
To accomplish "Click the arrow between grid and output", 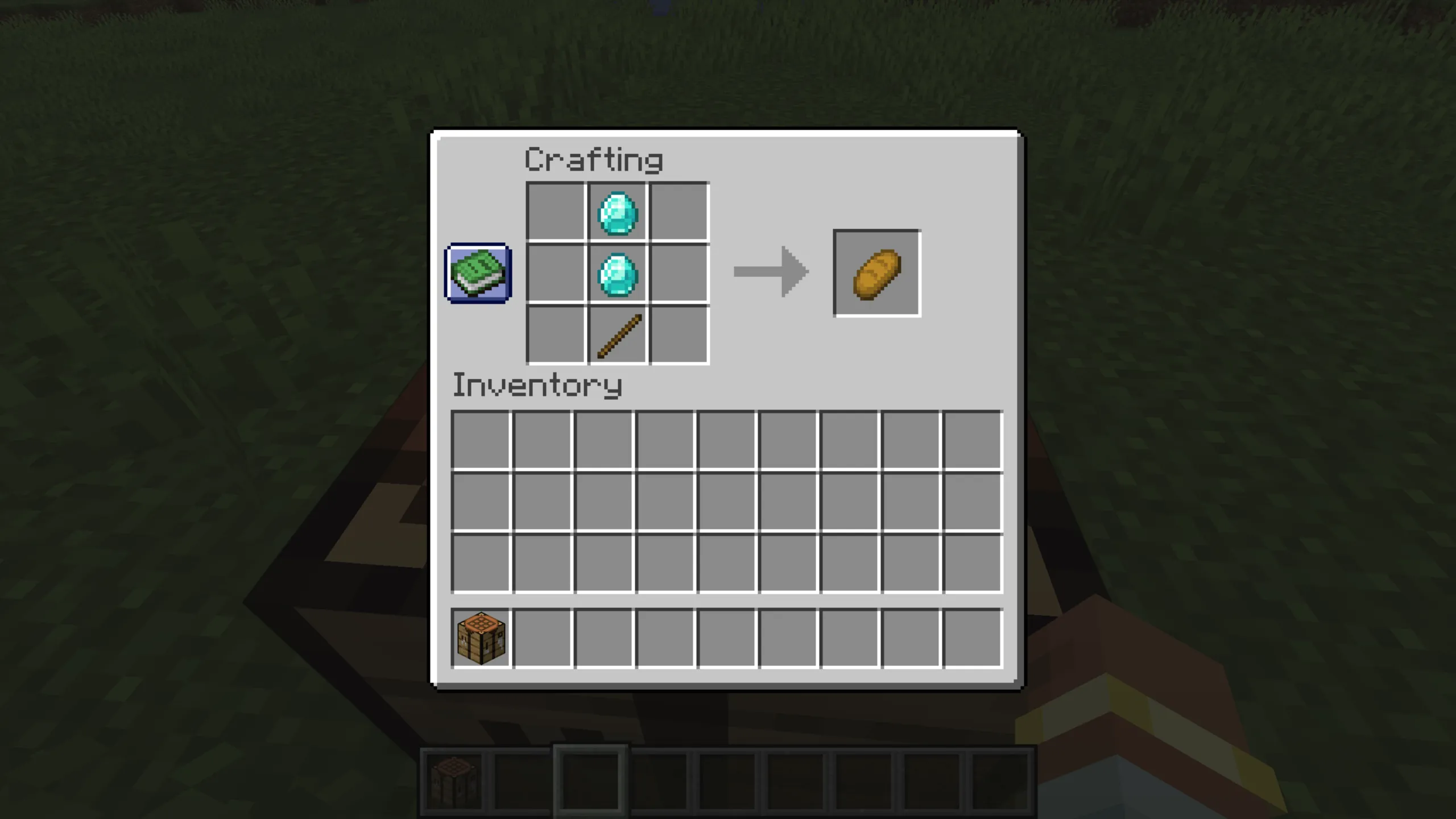I will coord(771,272).
